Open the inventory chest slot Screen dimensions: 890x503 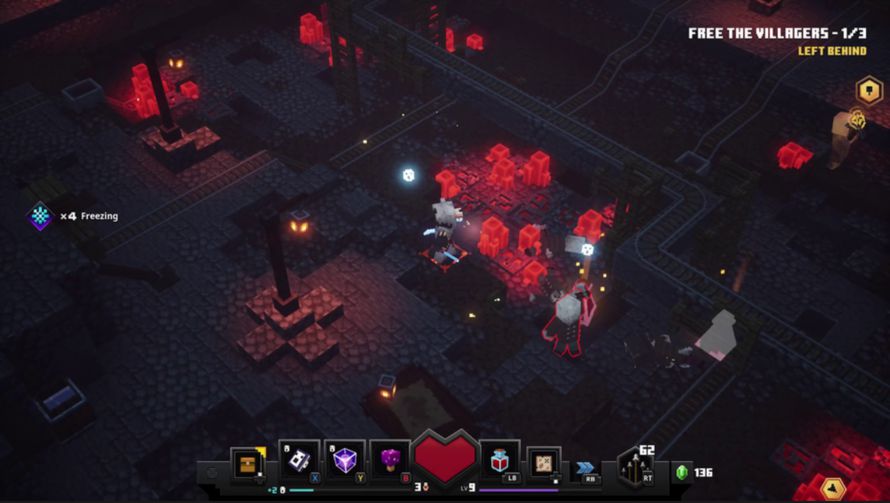coord(247,464)
